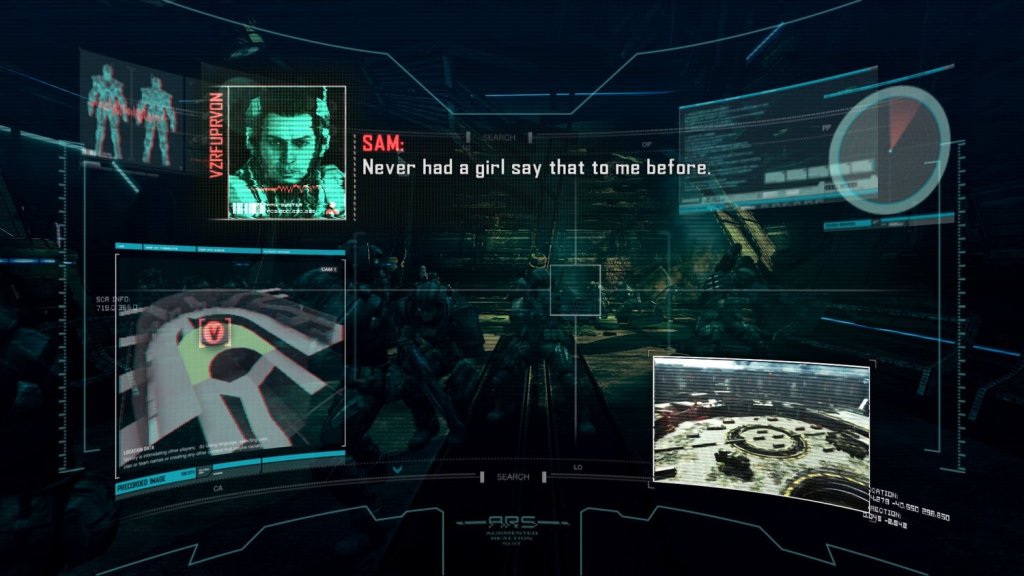The width and height of the screenshot is (1024, 576).
Task: Select Sam's portrait in the comm window
Action: (x=285, y=150)
